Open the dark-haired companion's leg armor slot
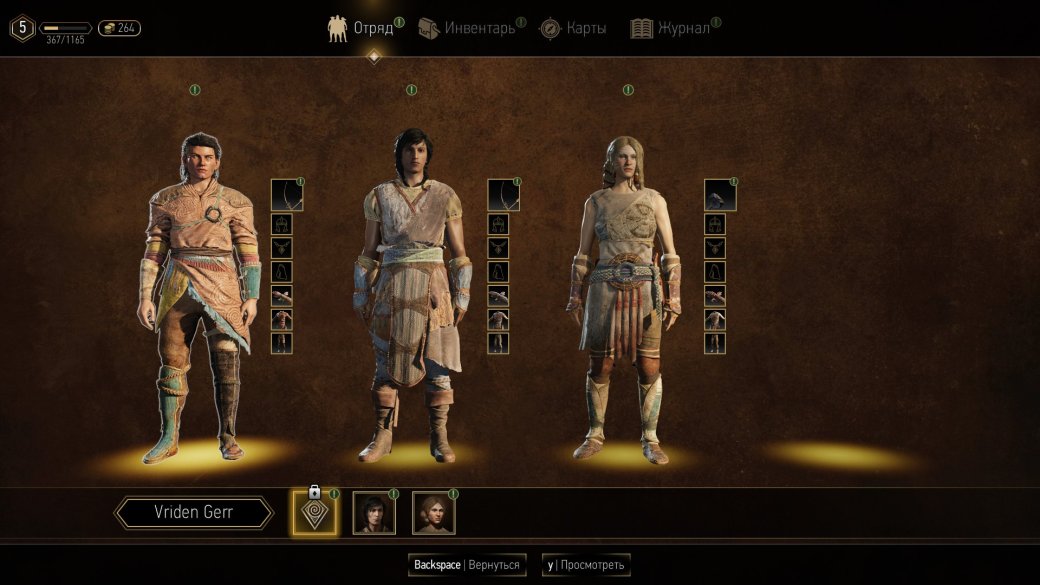Viewport: 1040px width, 585px height. [x=498, y=342]
